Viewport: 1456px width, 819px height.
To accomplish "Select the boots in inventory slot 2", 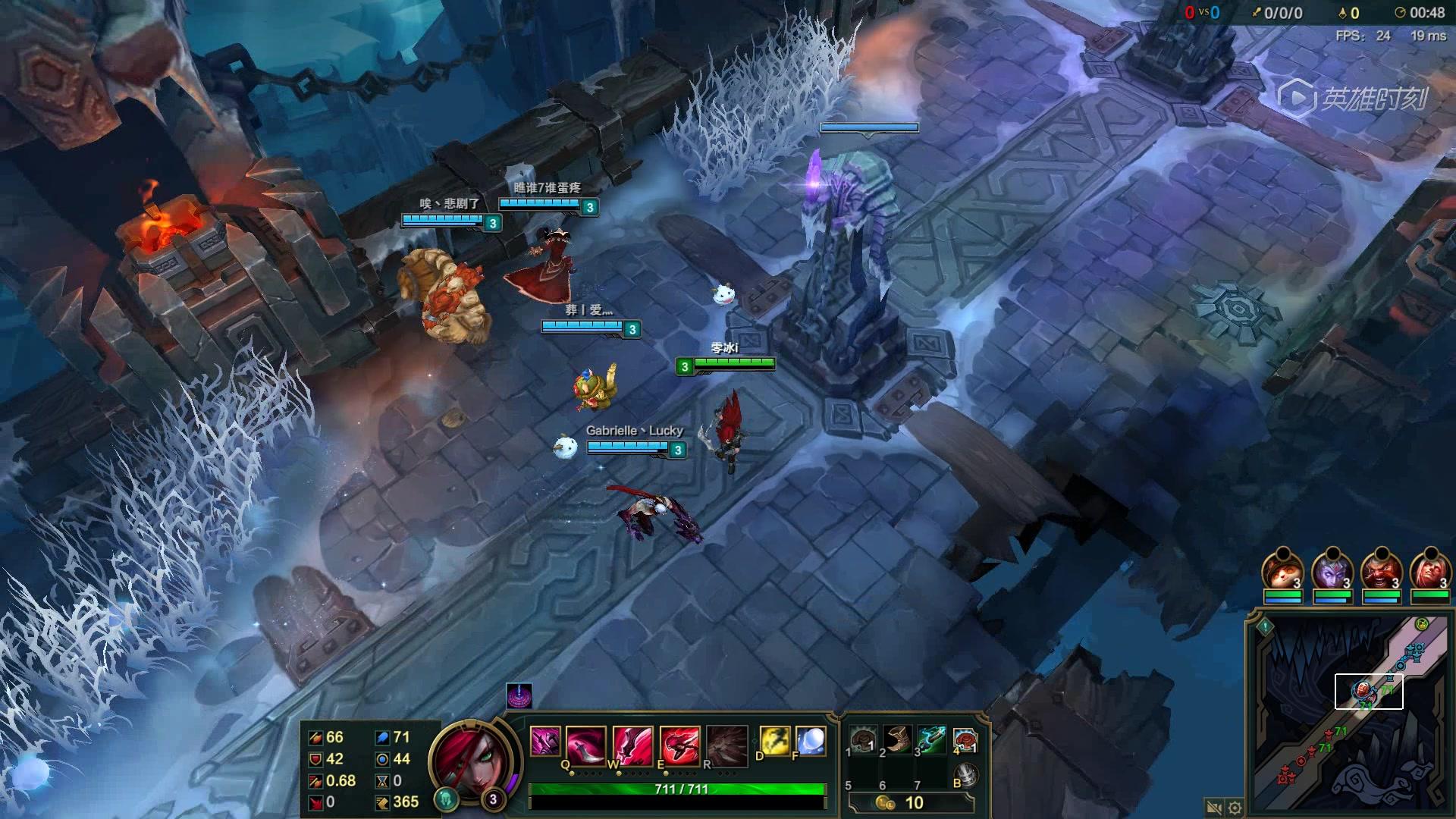I will (898, 739).
